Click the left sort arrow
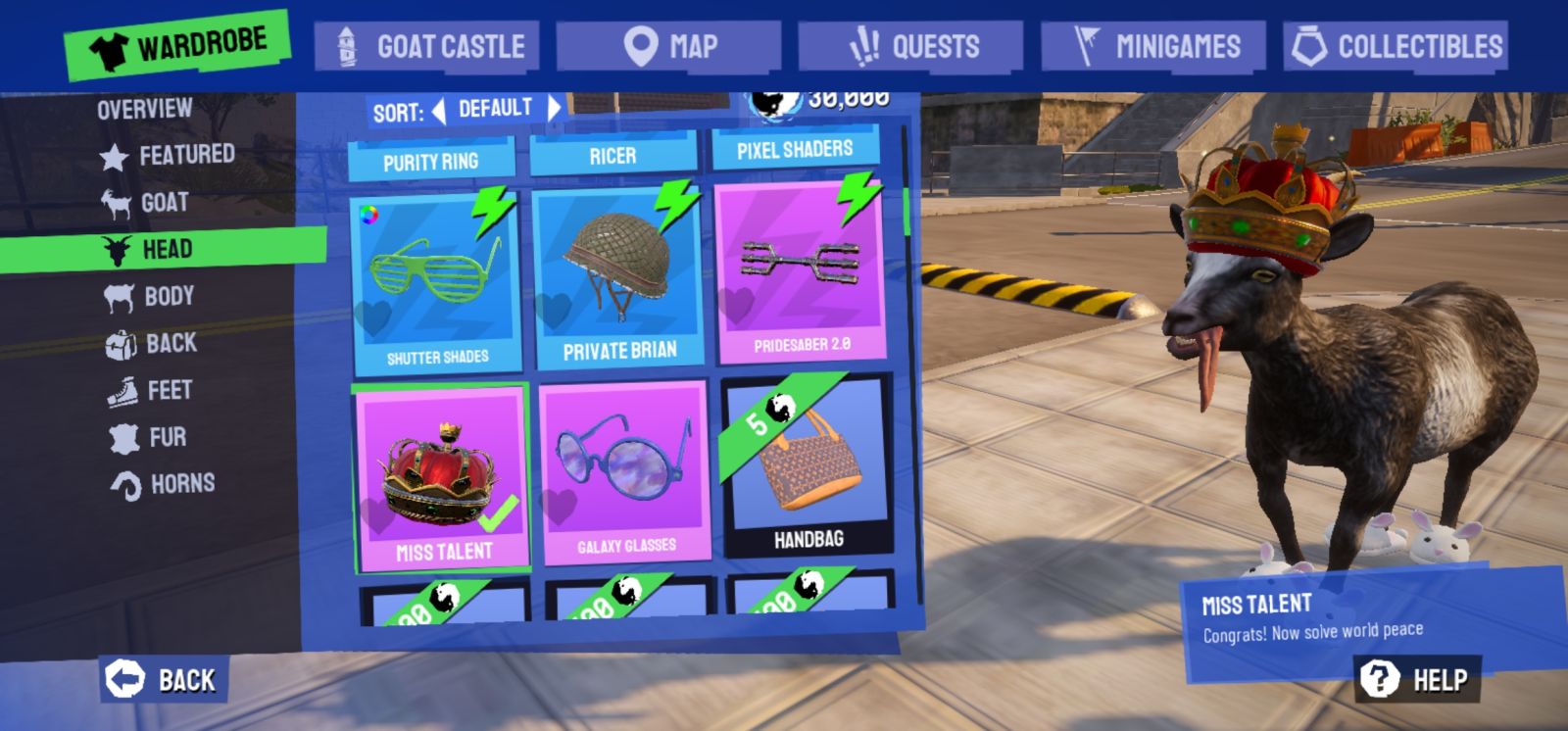 pyautogui.click(x=439, y=111)
